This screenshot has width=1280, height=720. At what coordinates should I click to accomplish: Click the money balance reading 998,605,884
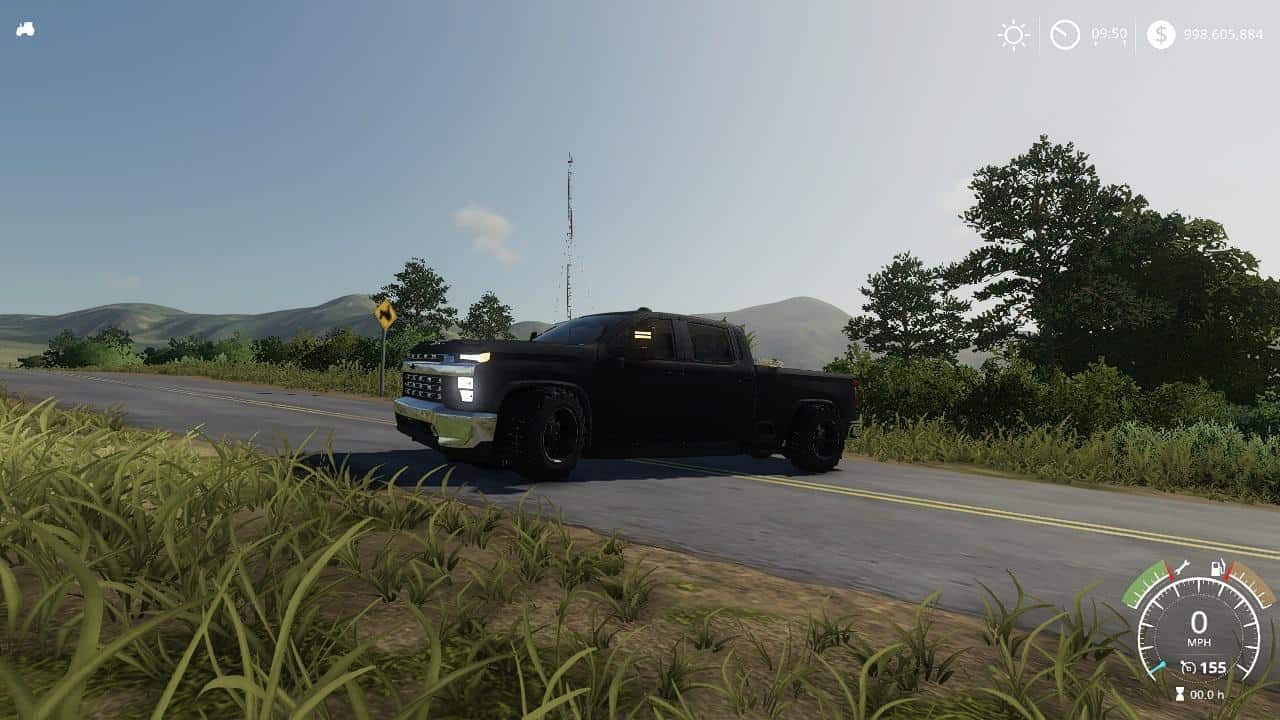point(1222,33)
